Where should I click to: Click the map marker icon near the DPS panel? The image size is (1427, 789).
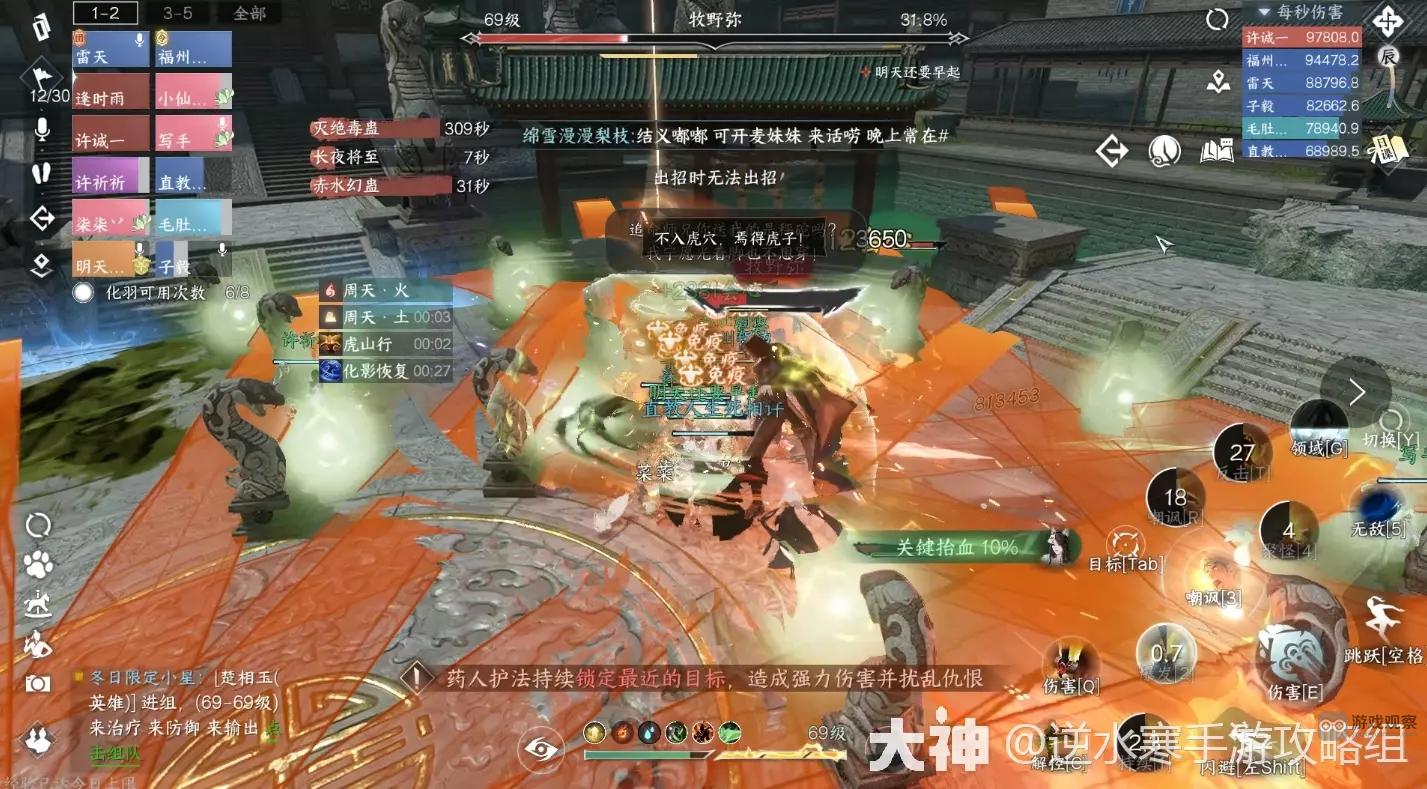pos(1218,81)
